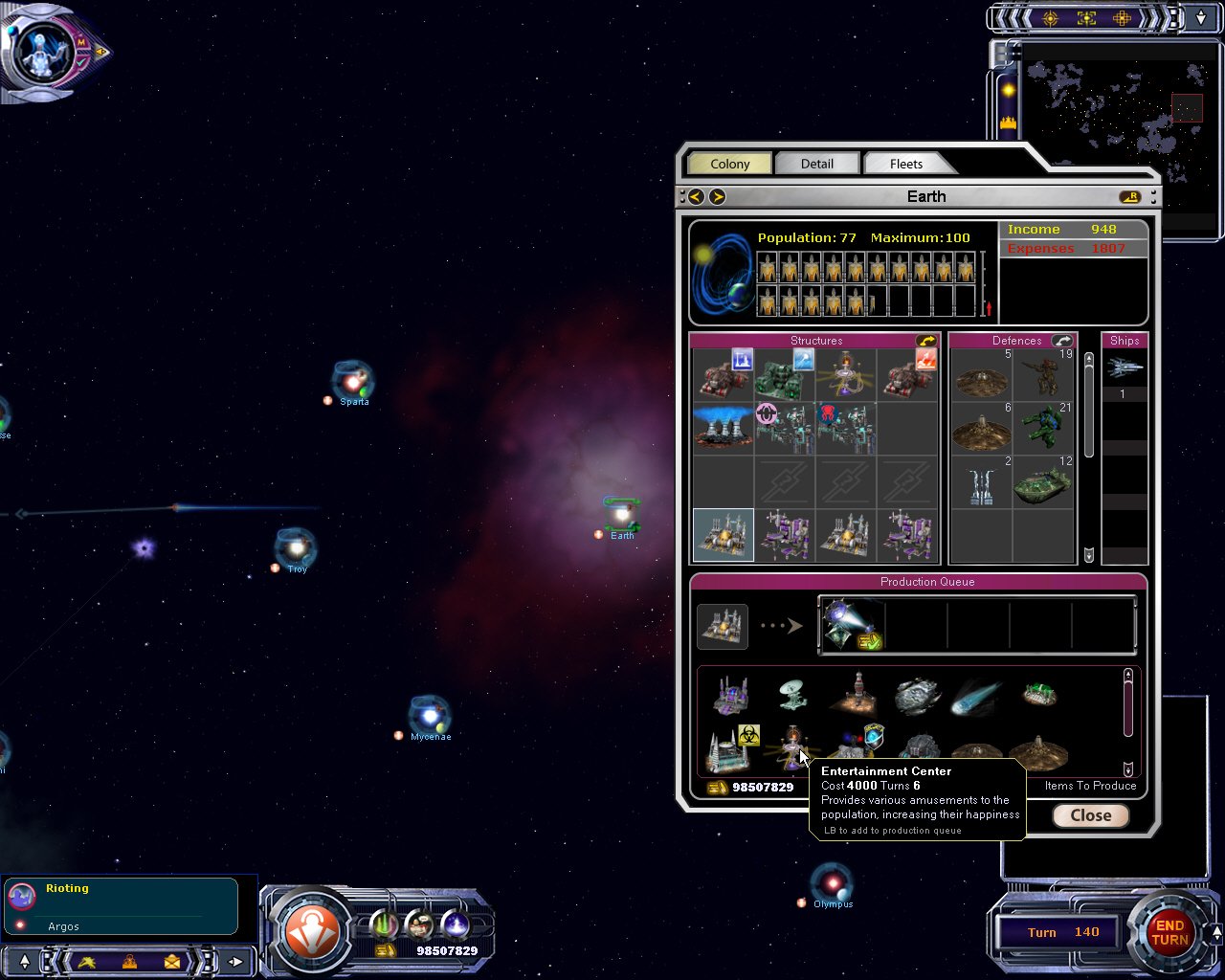Add Entertainment Center to production queue
The height and width of the screenshot is (980, 1225).
click(x=792, y=748)
